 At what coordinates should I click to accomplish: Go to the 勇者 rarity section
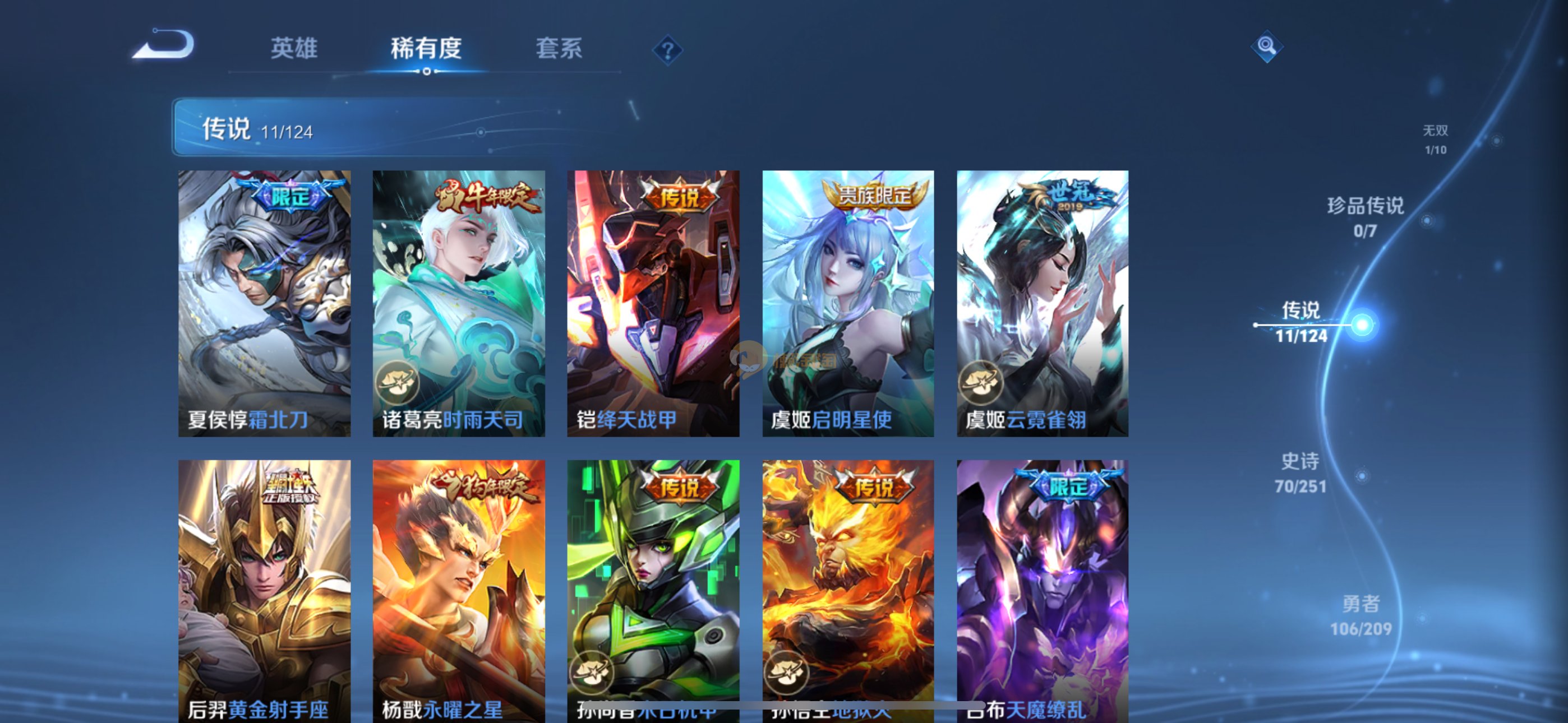(x=1361, y=615)
